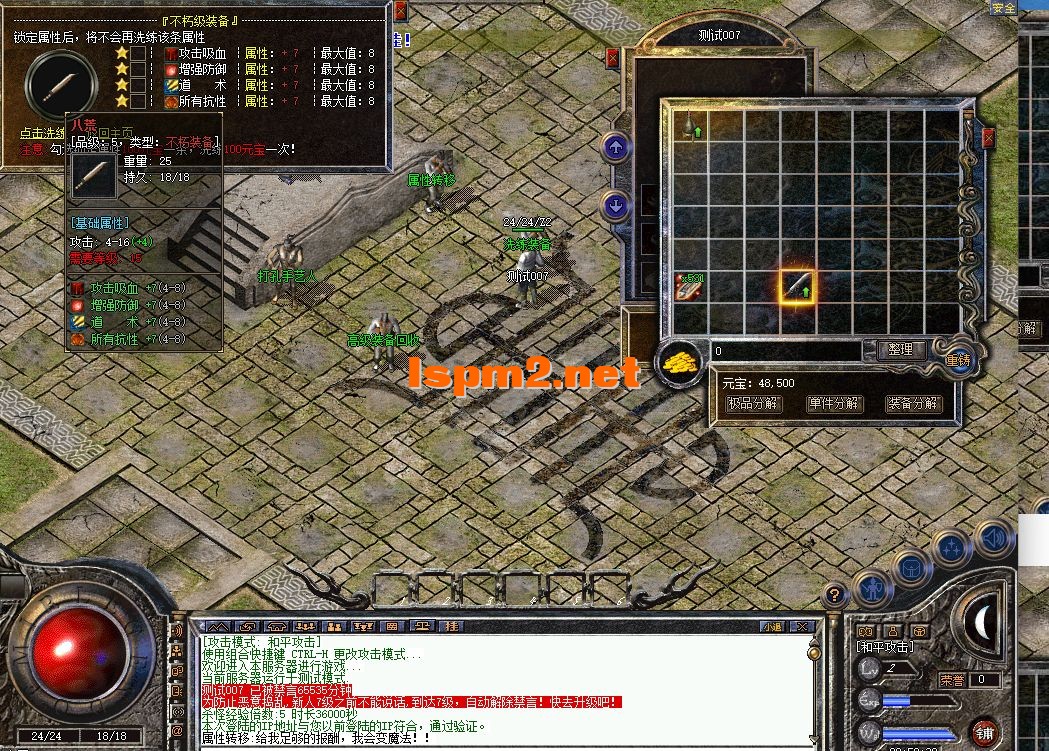The height and width of the screenshot is (751, 1049).
Task: Check the lock box for 所有抗性
Action: click(139, 101)
